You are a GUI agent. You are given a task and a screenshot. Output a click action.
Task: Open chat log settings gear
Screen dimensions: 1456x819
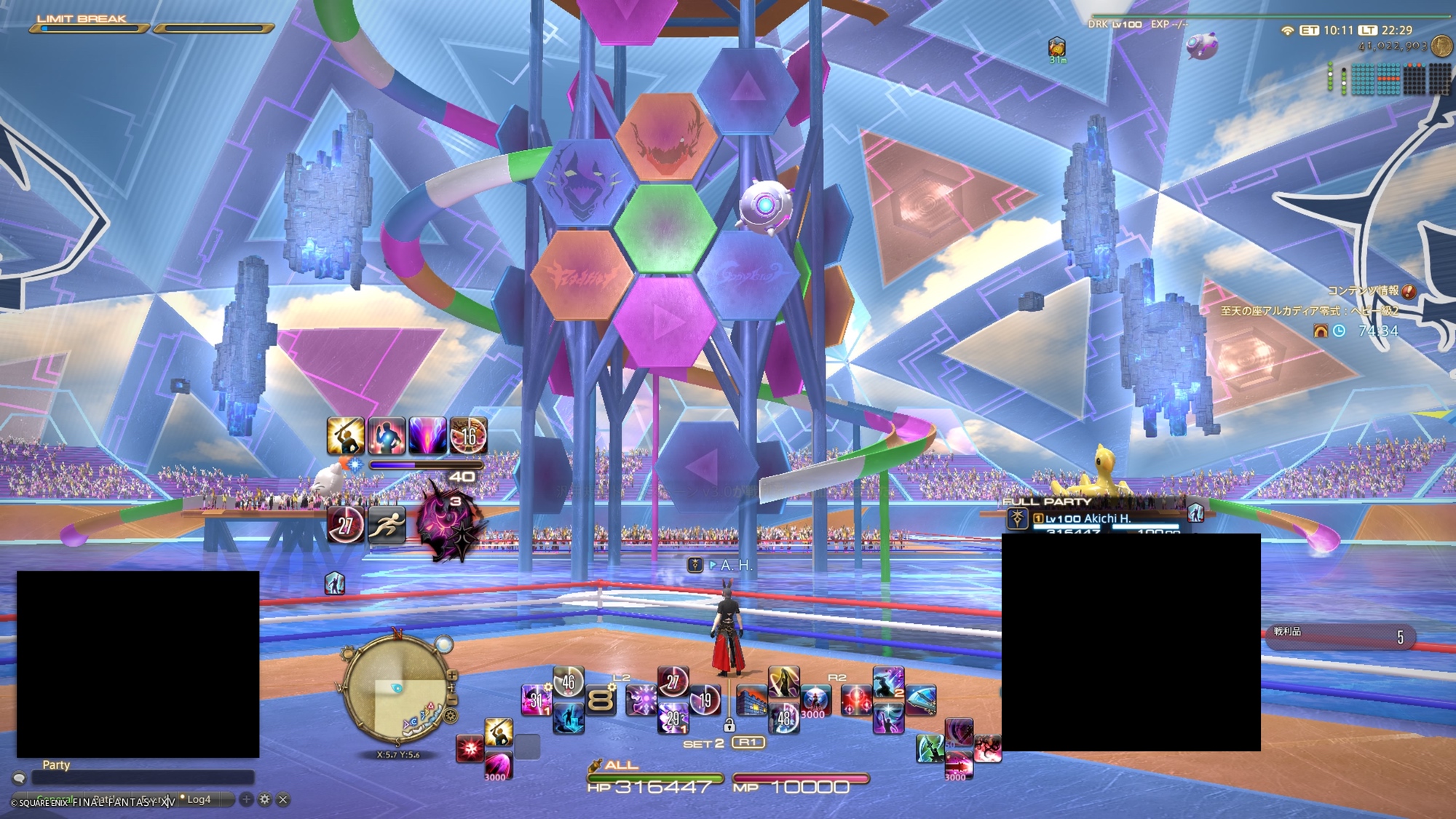click(x=265, y=799)
